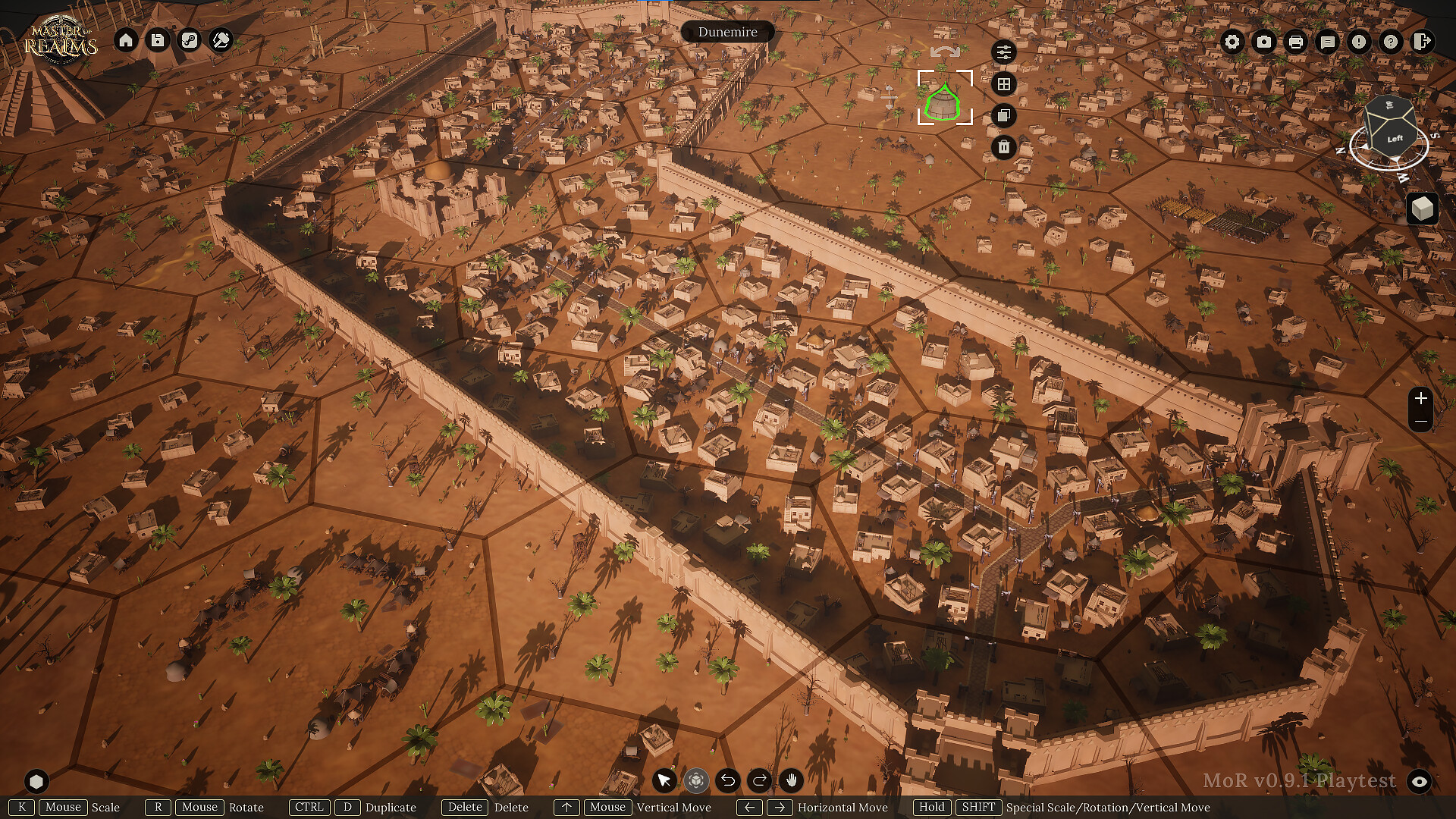Click the printer icon
The width and height of the screenshot is (1456, 819).
pos(1296,42)
